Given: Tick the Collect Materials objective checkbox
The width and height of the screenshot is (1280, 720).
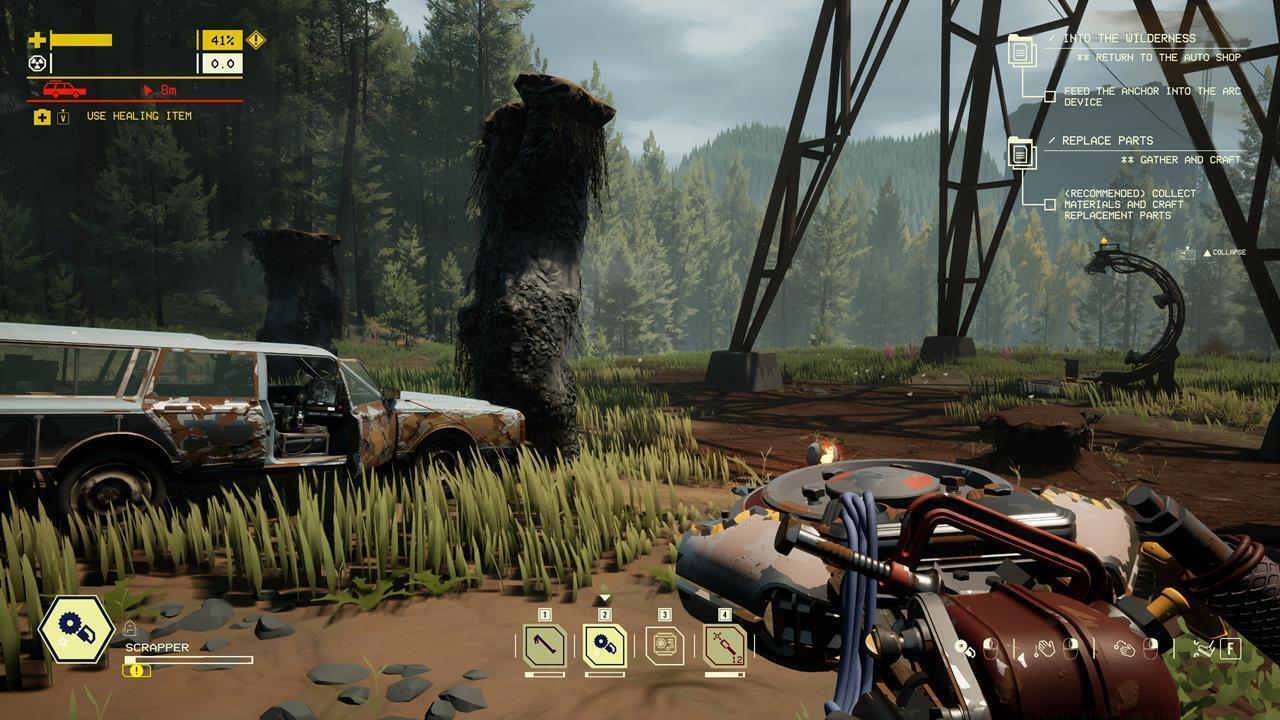Looking at the screenshot, I should (1050, 204).
